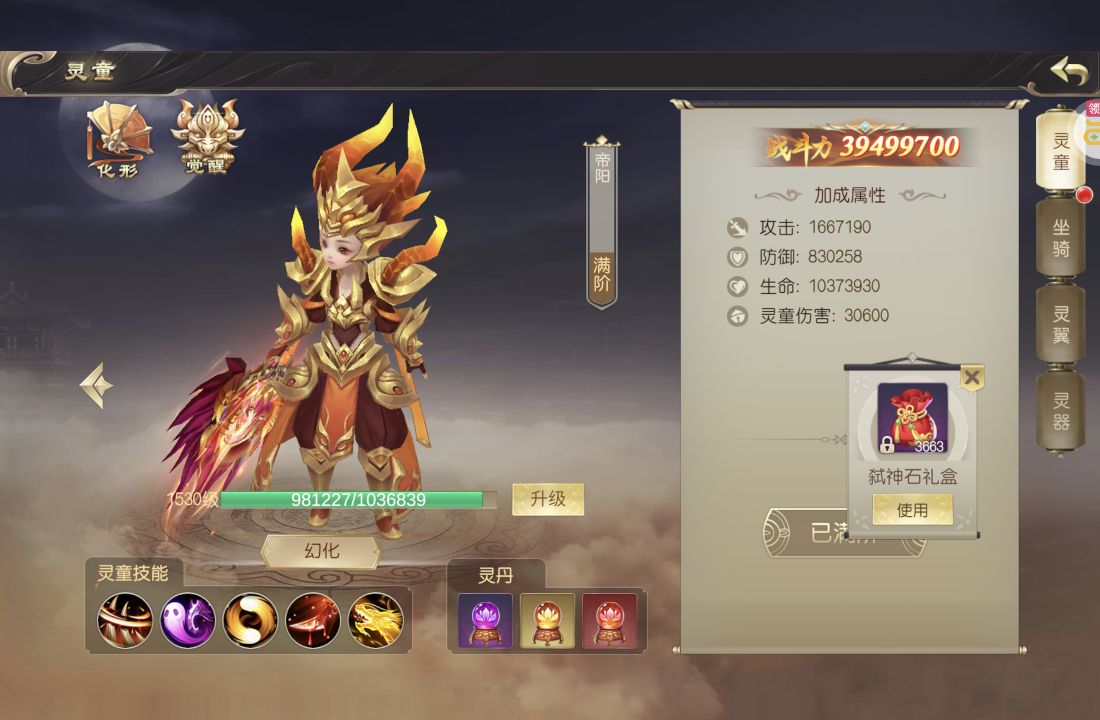Viewport: 1100px width, 720px height.
Task: Click the 升级 upgrade button
Action: (x=548, y=498)
